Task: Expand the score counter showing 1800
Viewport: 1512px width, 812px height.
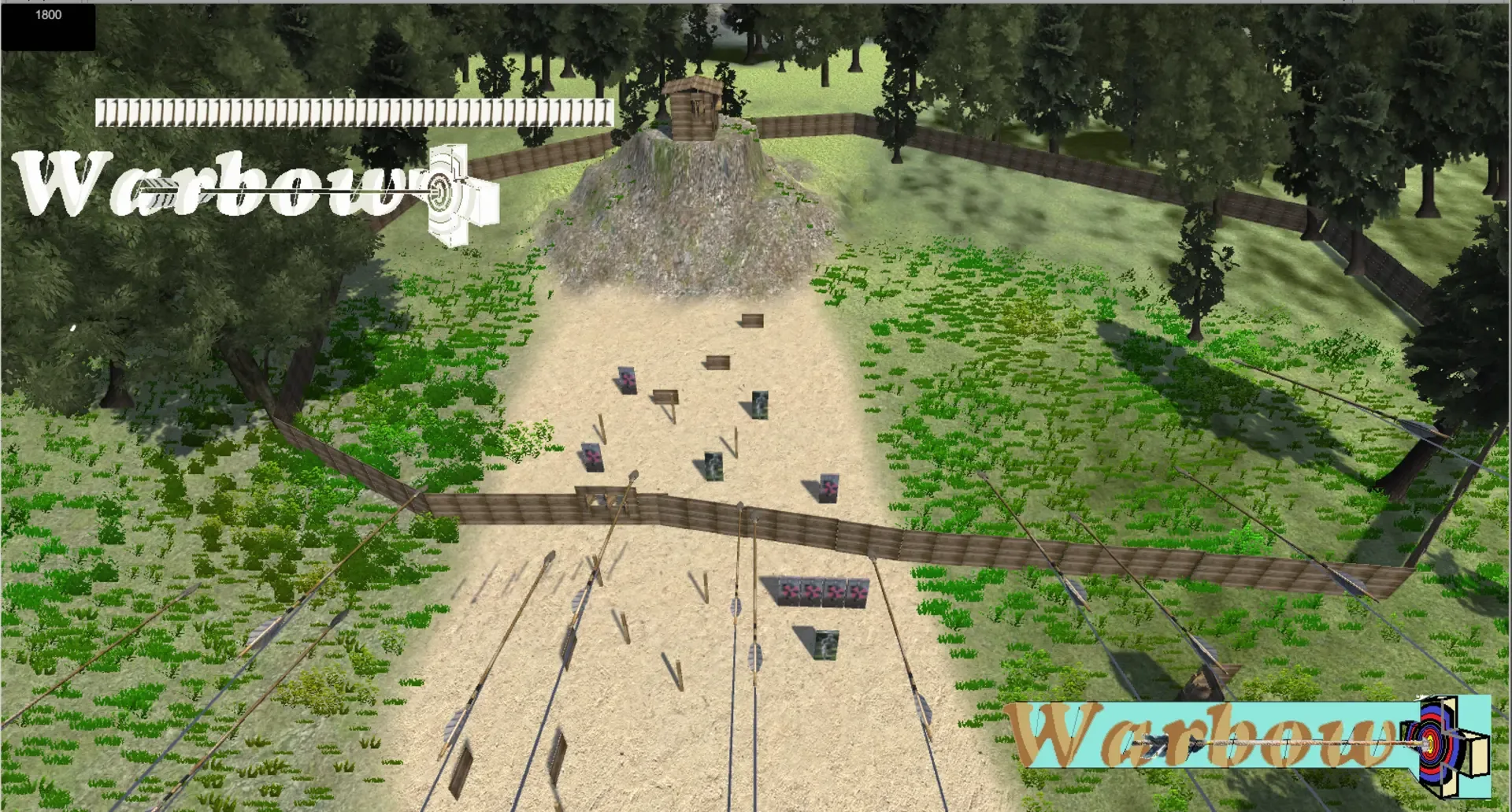Action: (49, 13)
